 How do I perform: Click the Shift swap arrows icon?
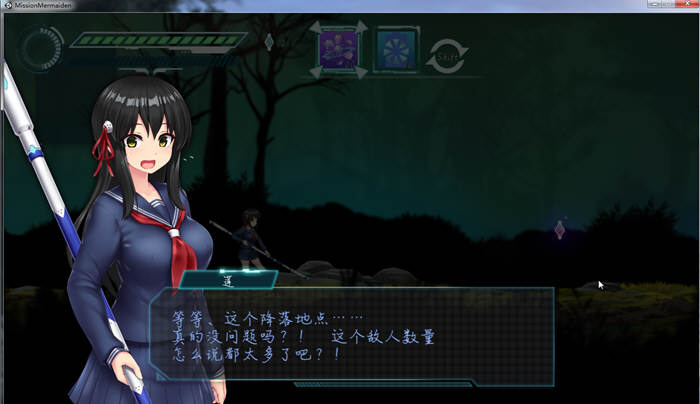[447, 55]
